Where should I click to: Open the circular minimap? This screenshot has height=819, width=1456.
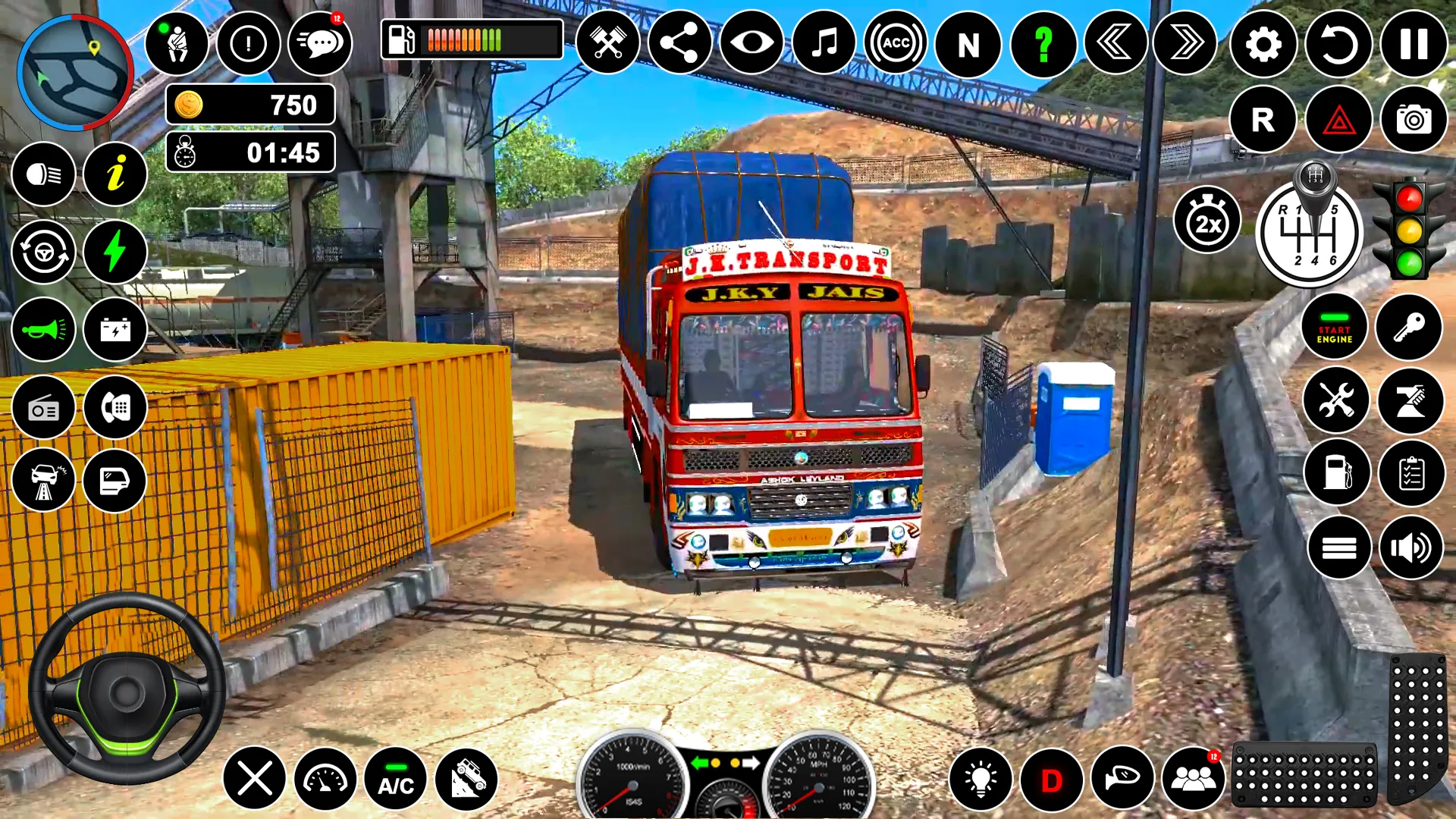[74, 72]
